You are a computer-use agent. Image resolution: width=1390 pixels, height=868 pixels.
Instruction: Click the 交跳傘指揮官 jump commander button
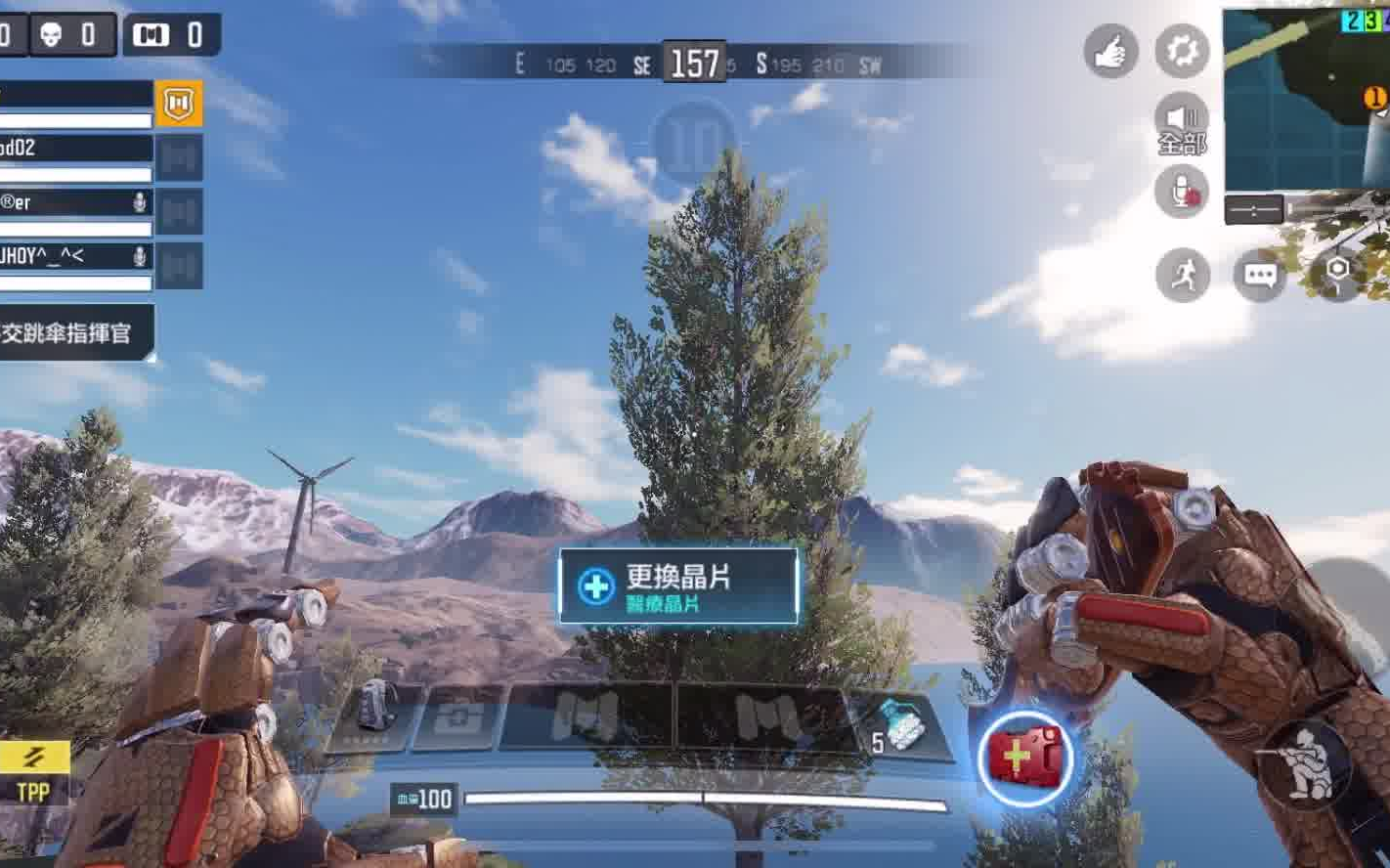[74, 333]
